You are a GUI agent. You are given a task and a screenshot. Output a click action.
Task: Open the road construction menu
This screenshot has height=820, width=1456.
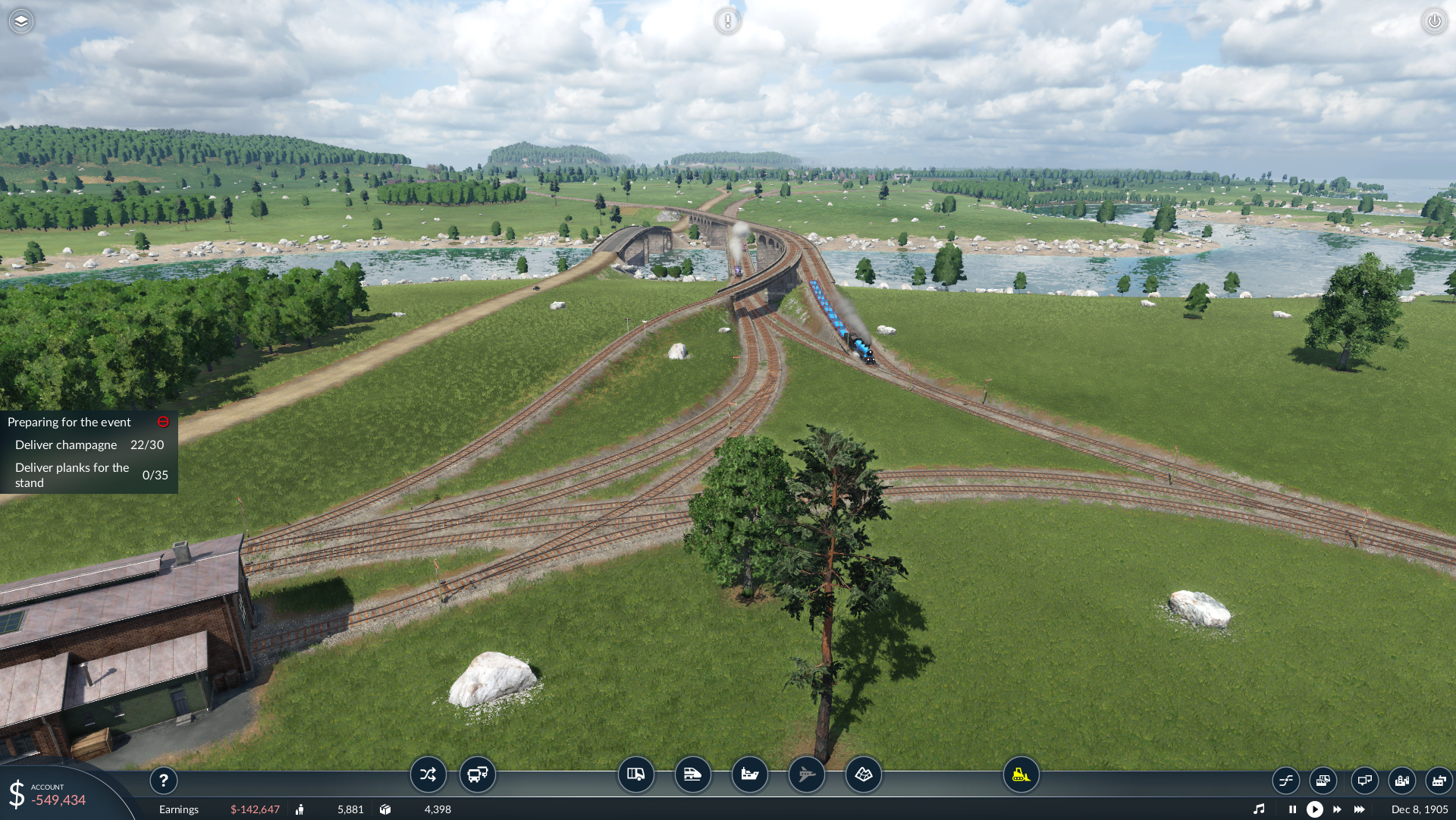pos(635,774)
